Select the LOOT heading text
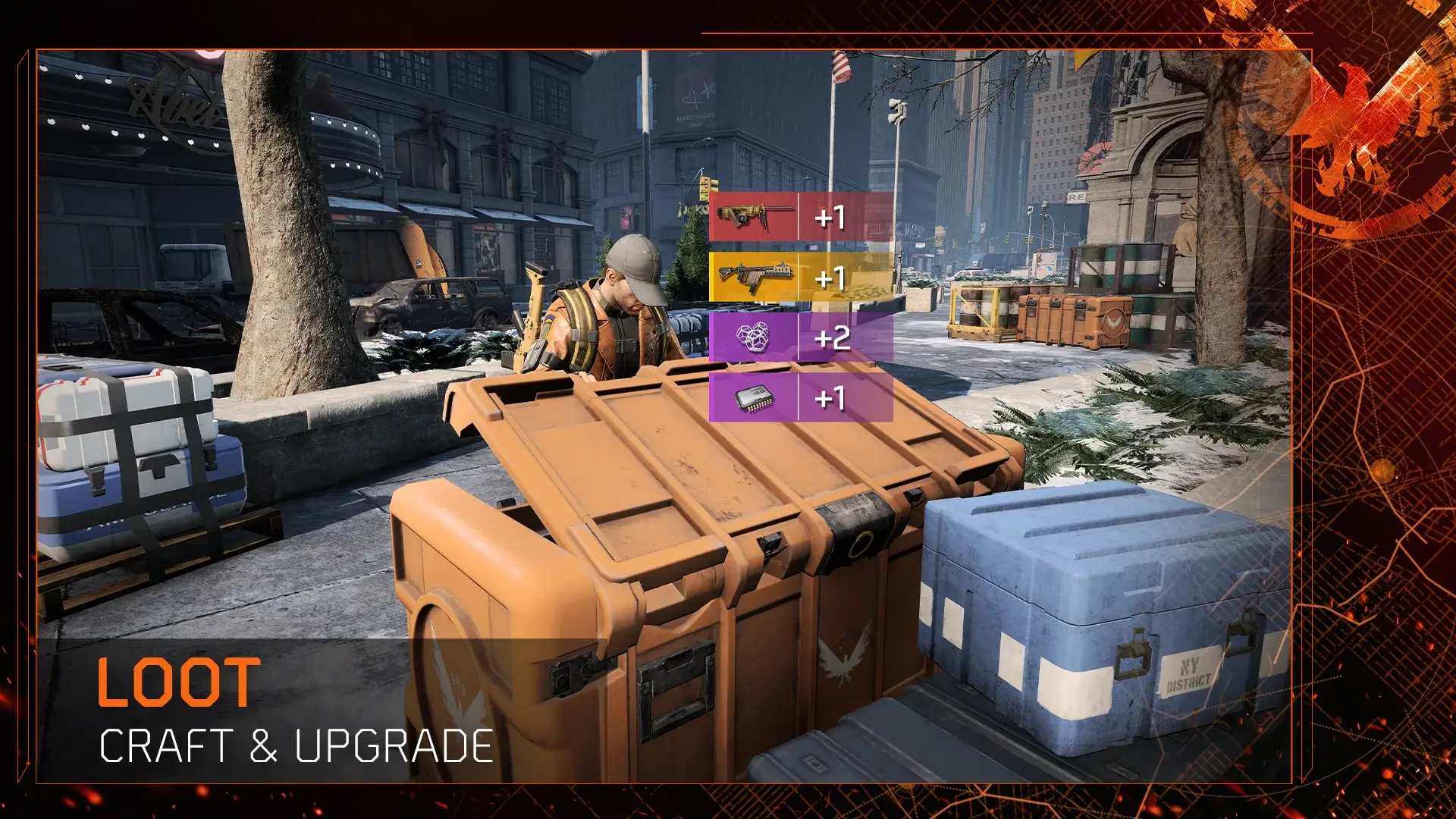Image resolution: width=1456 pixels, height=819 pixels. (180, 681)
